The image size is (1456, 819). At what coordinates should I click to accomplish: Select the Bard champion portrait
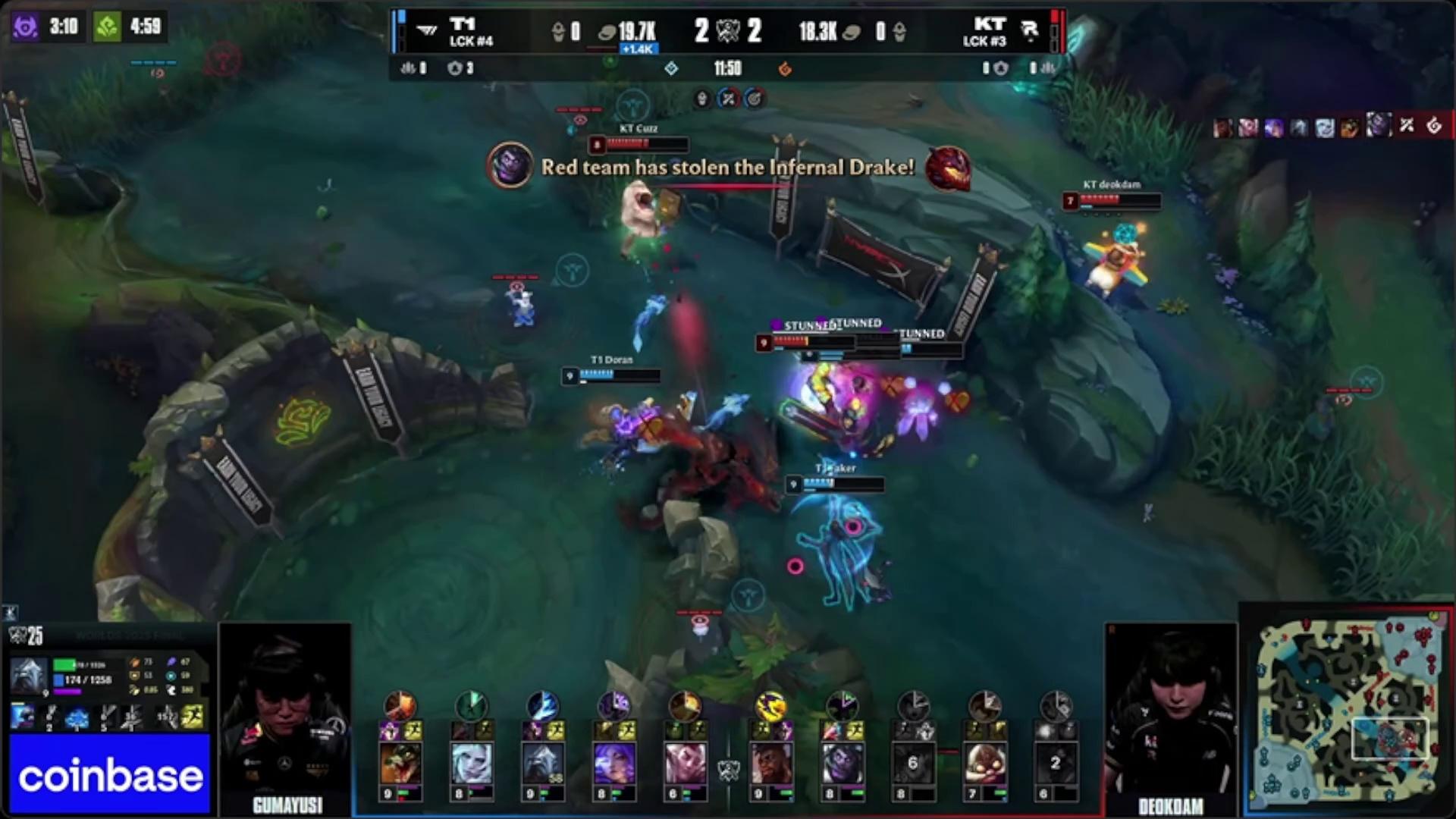(x=984, y=762)
